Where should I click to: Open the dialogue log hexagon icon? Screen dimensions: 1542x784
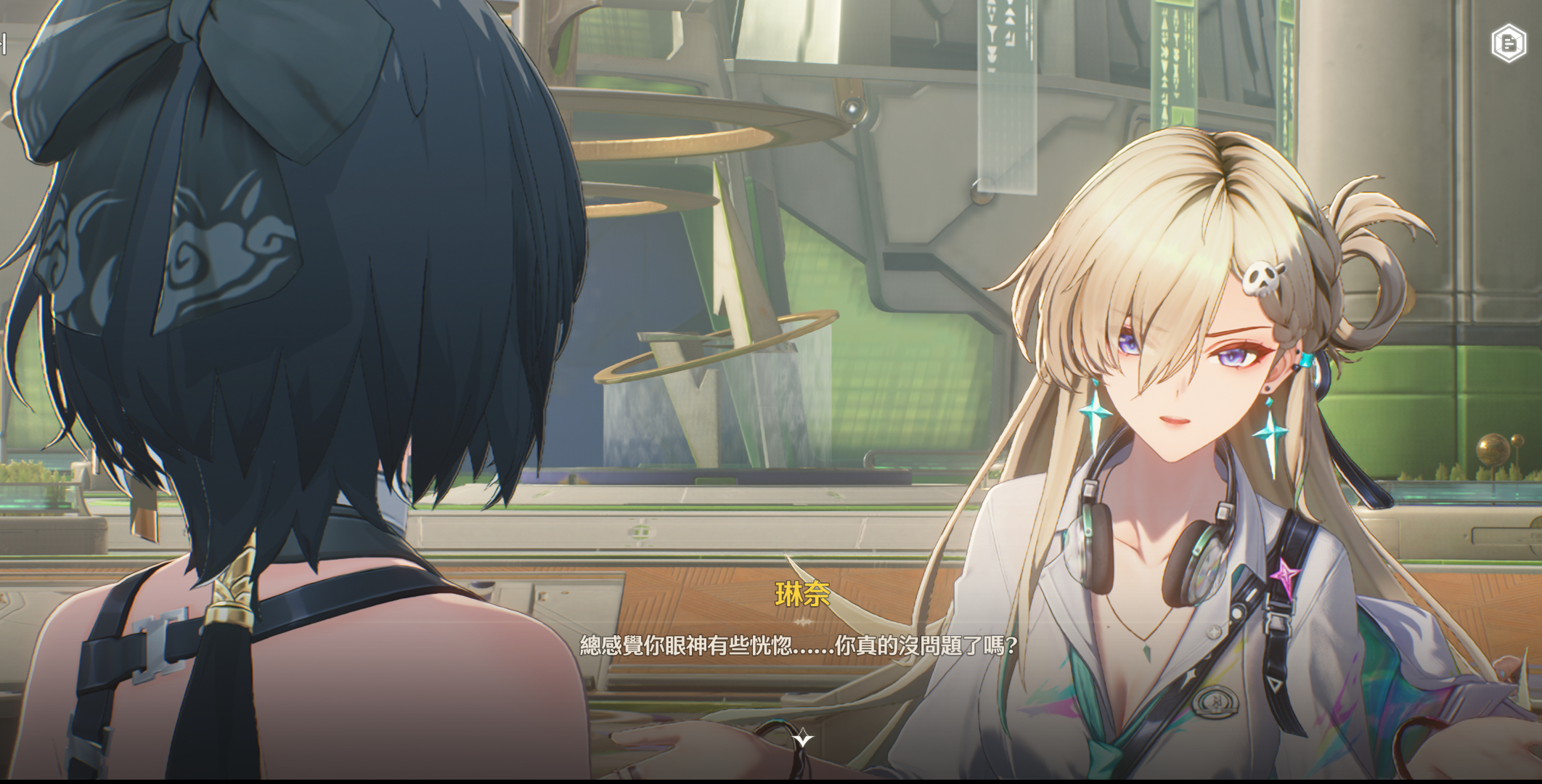(1509, 44)
